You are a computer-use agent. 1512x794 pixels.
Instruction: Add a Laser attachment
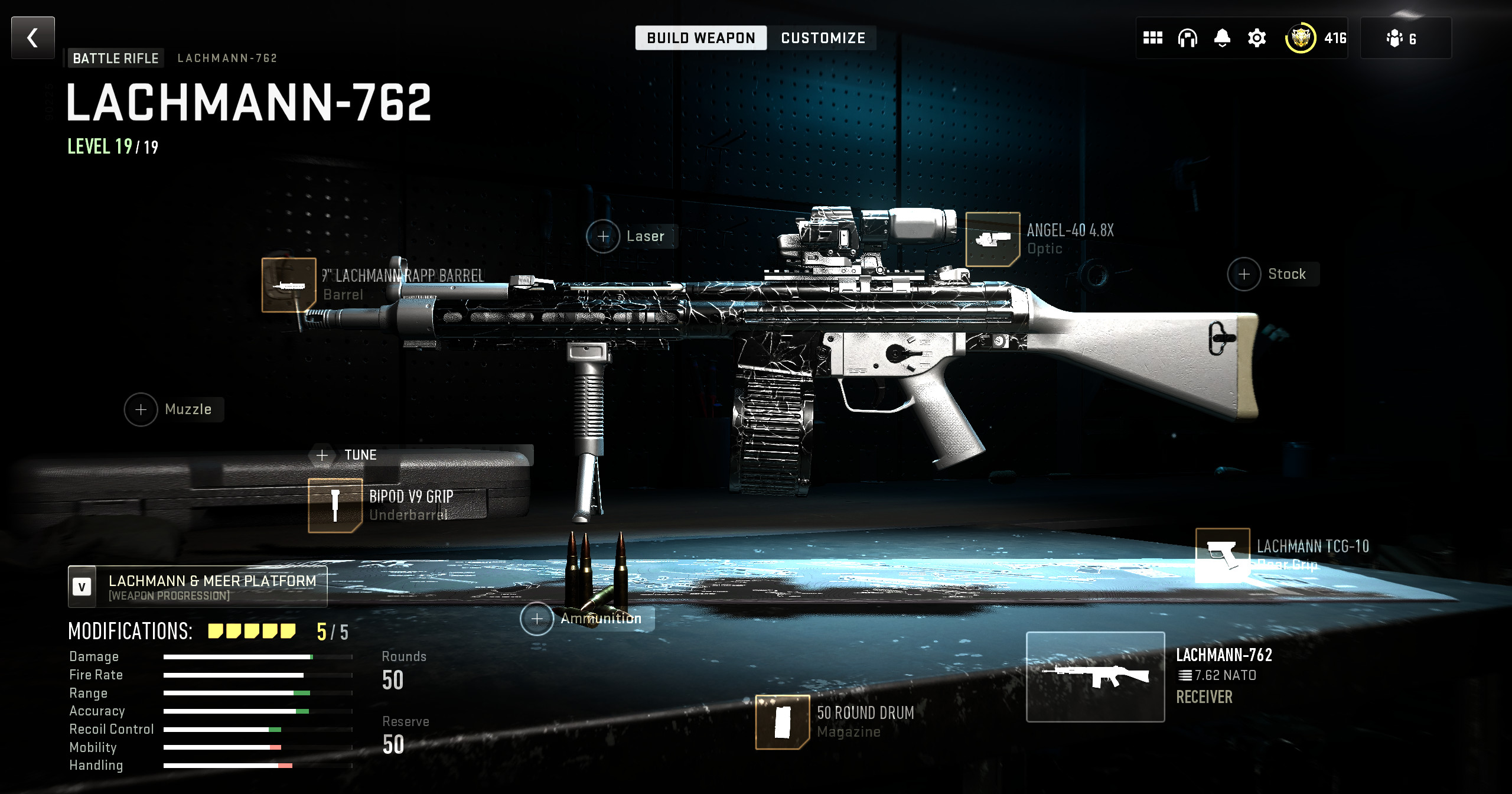(603, 236)
